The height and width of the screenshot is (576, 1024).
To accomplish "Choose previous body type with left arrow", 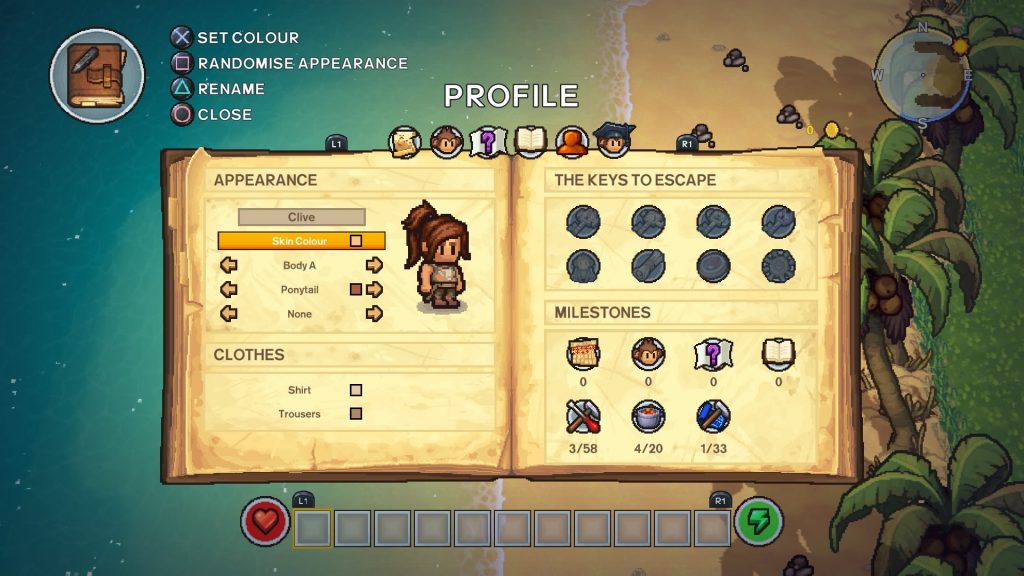I will point(229,266).
